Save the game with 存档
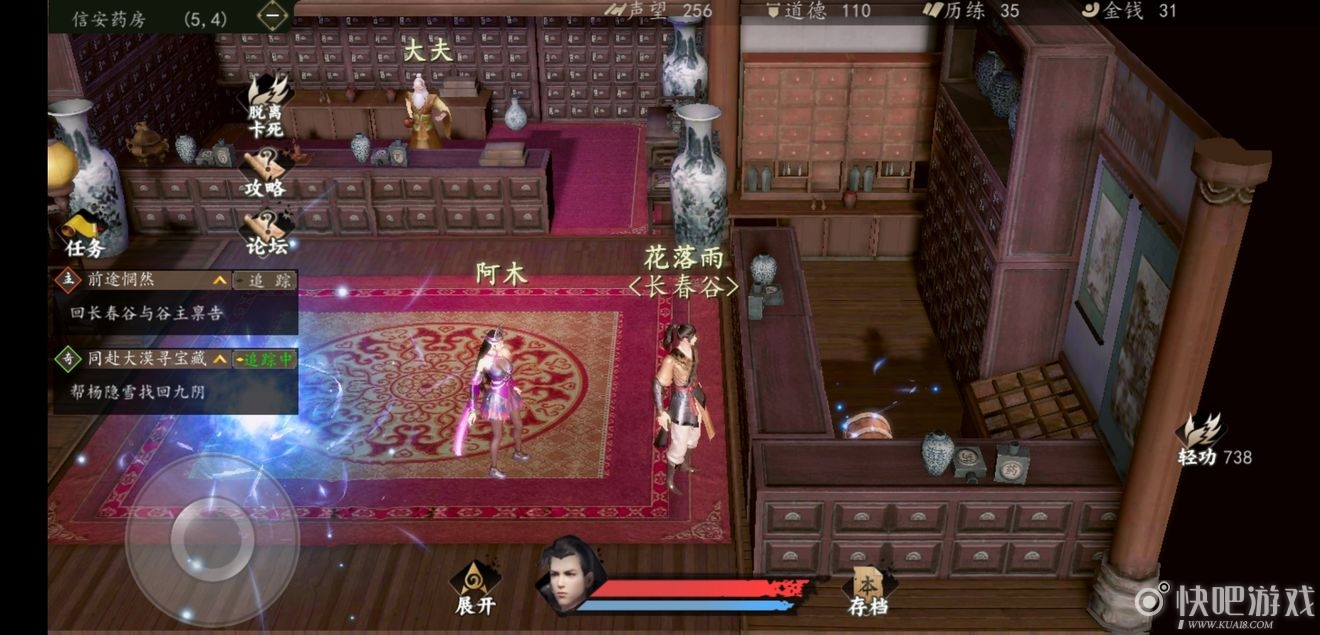This screenshot has height=635, width=1320. pos(867,591)
